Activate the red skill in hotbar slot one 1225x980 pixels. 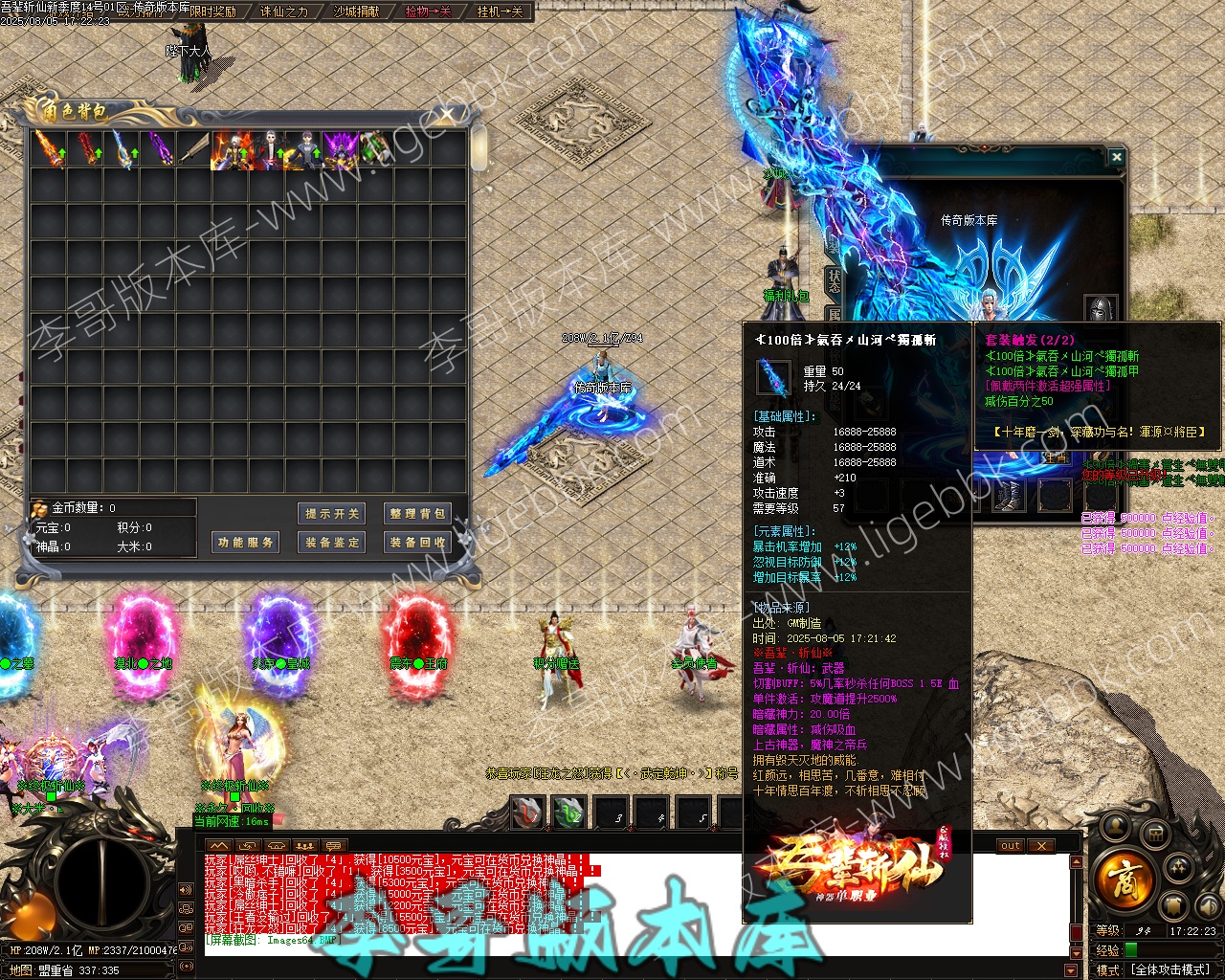point(527,813)
